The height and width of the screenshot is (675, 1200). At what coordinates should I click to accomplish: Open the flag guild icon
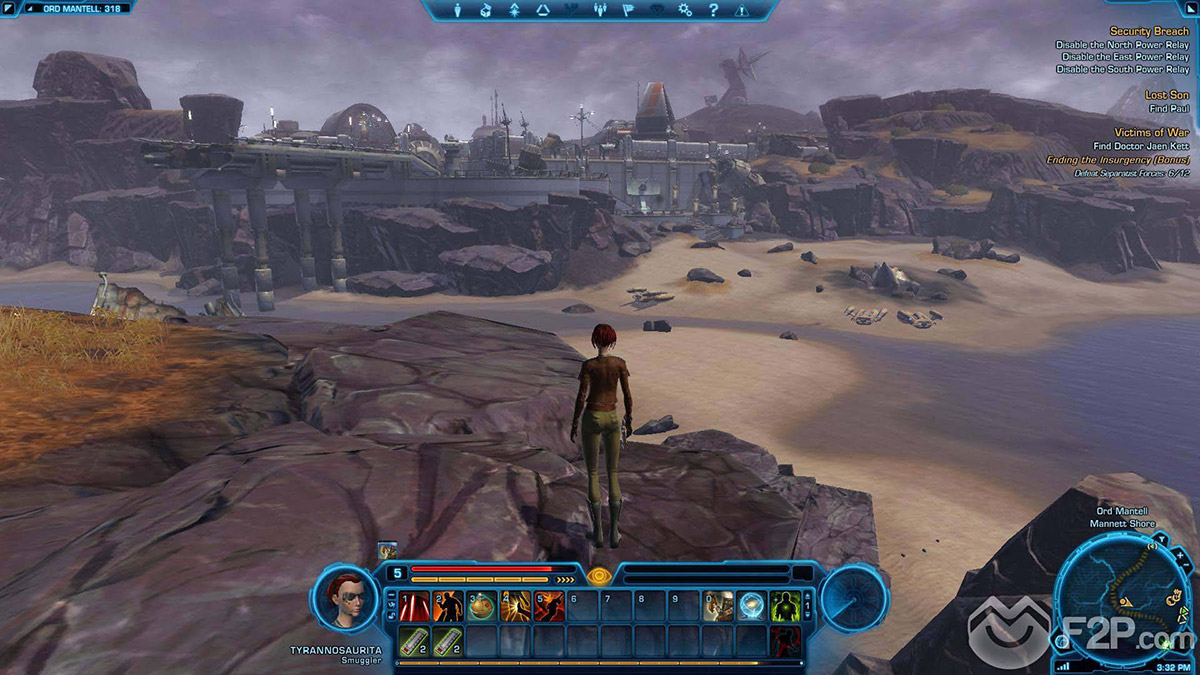point(629,10)
